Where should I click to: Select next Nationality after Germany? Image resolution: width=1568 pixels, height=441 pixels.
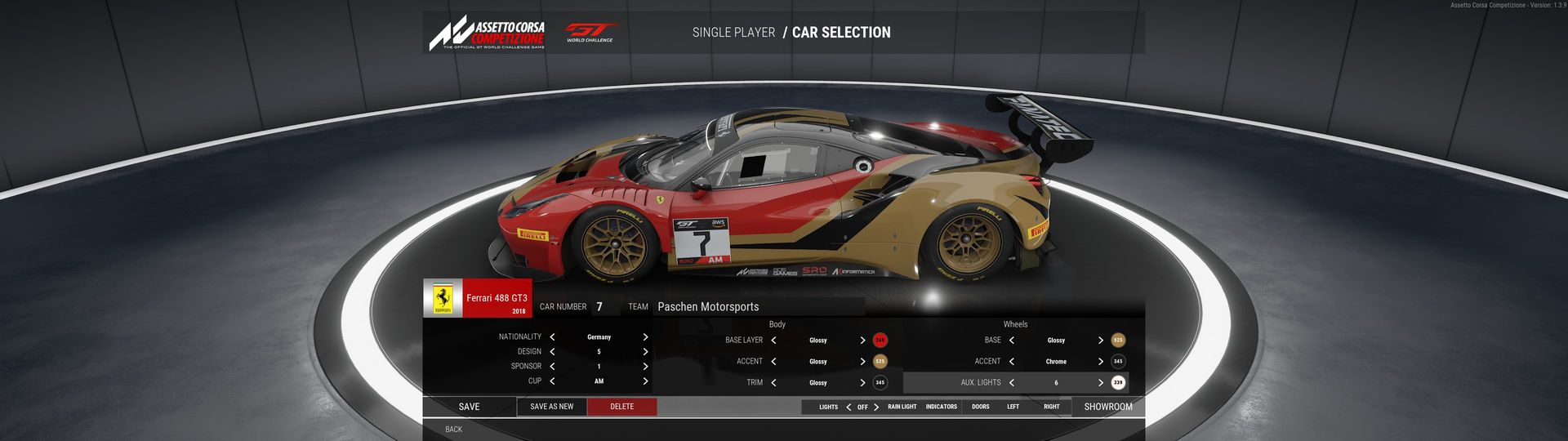coord(645,337)
